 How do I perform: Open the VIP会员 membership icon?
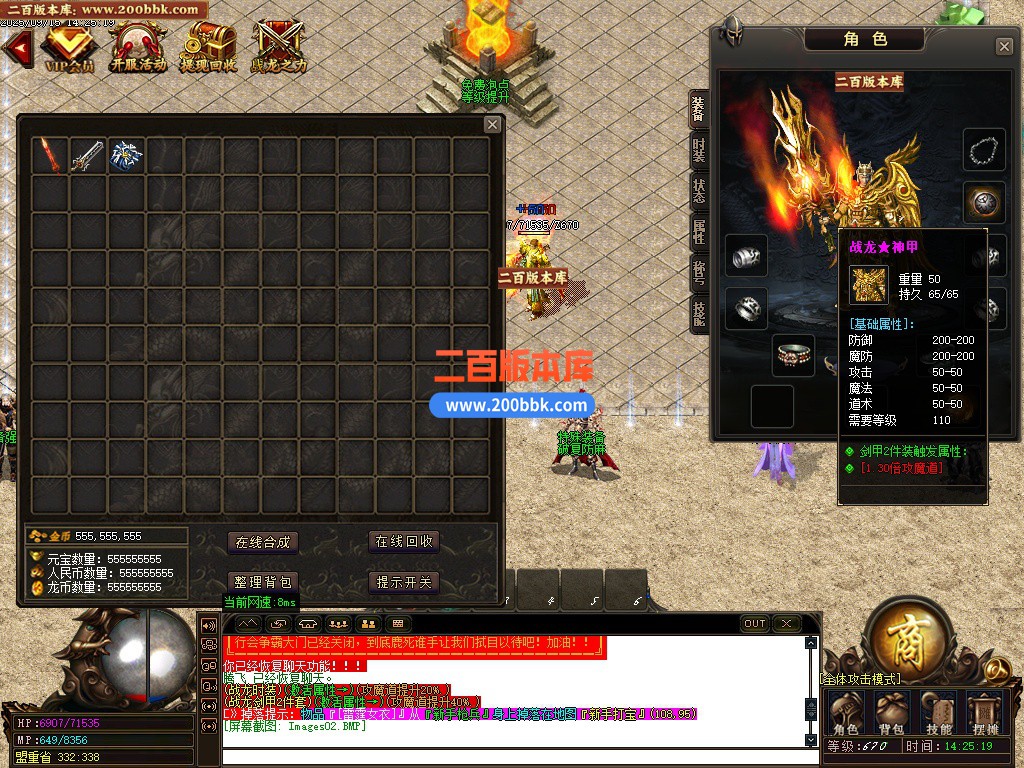(x=68, y=45)
